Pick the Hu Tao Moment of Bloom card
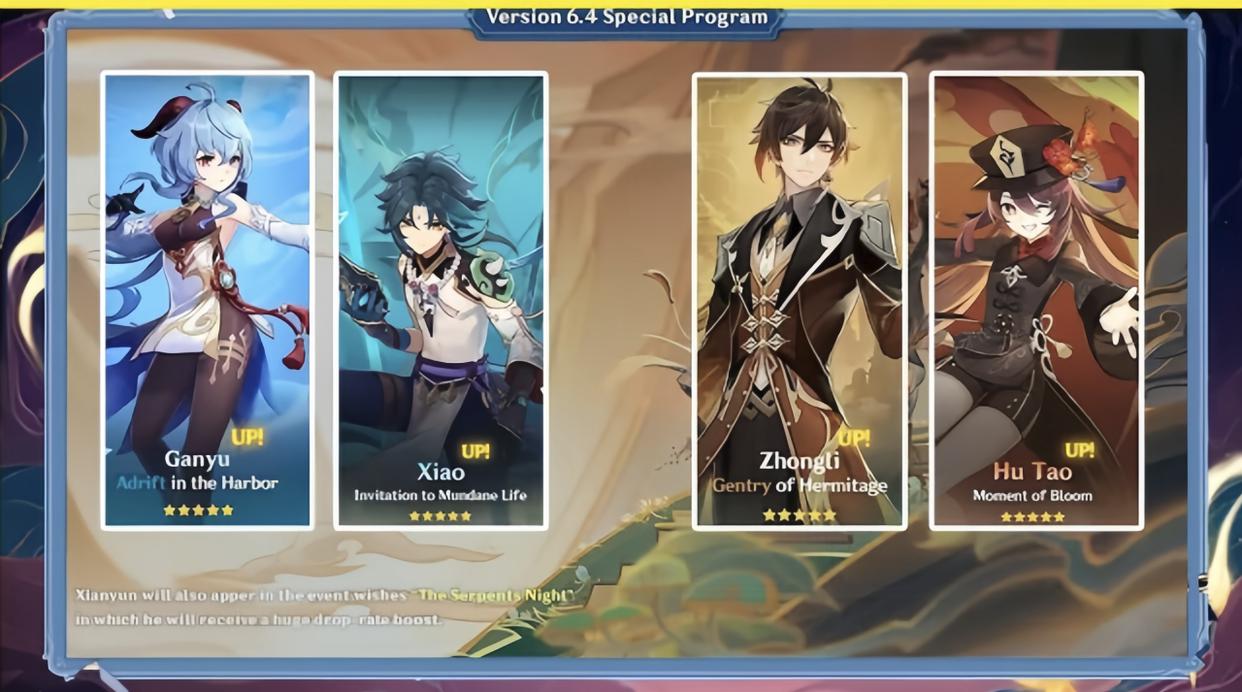 1036,300
